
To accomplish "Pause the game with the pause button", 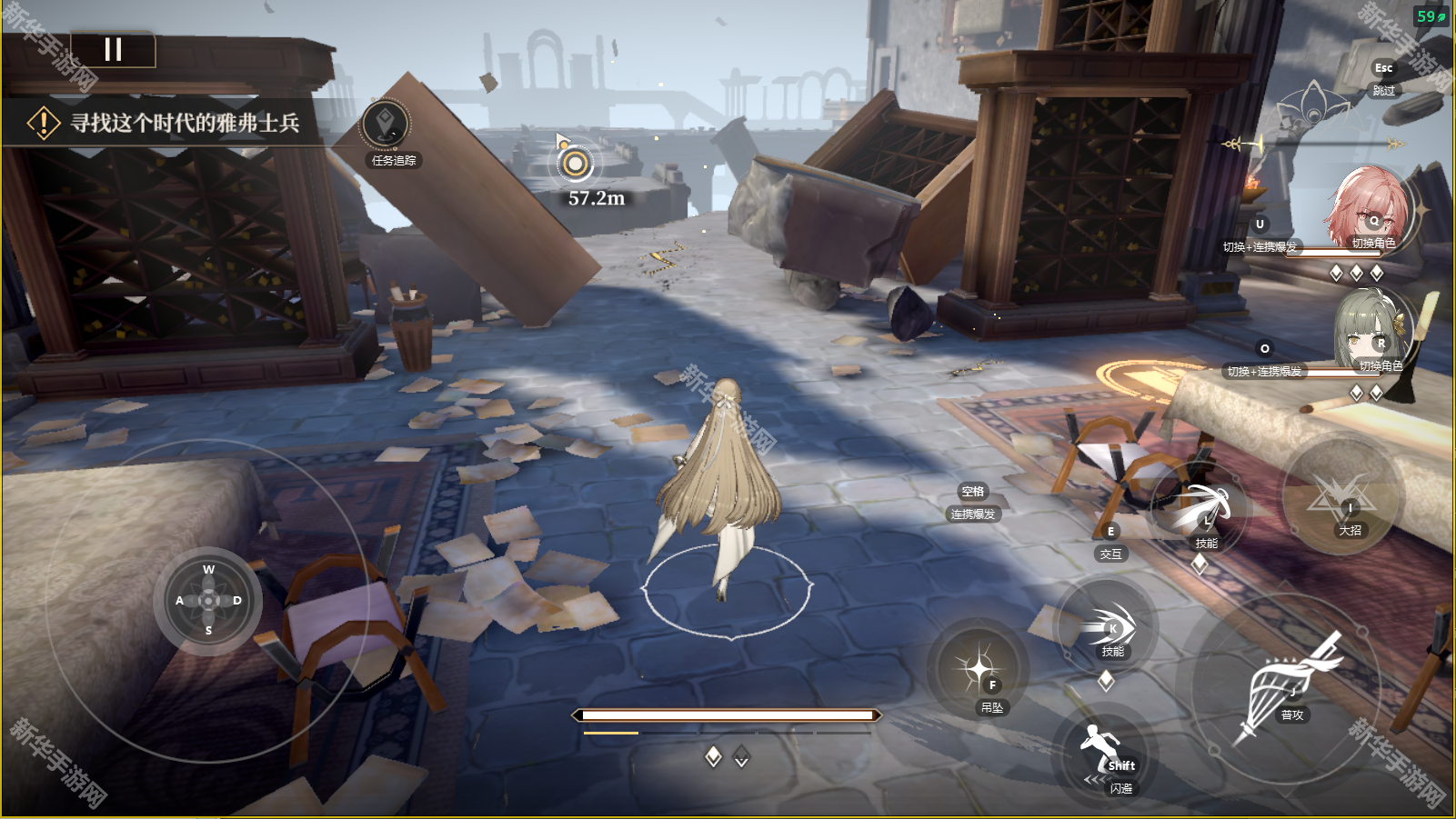I will point(113,50).
